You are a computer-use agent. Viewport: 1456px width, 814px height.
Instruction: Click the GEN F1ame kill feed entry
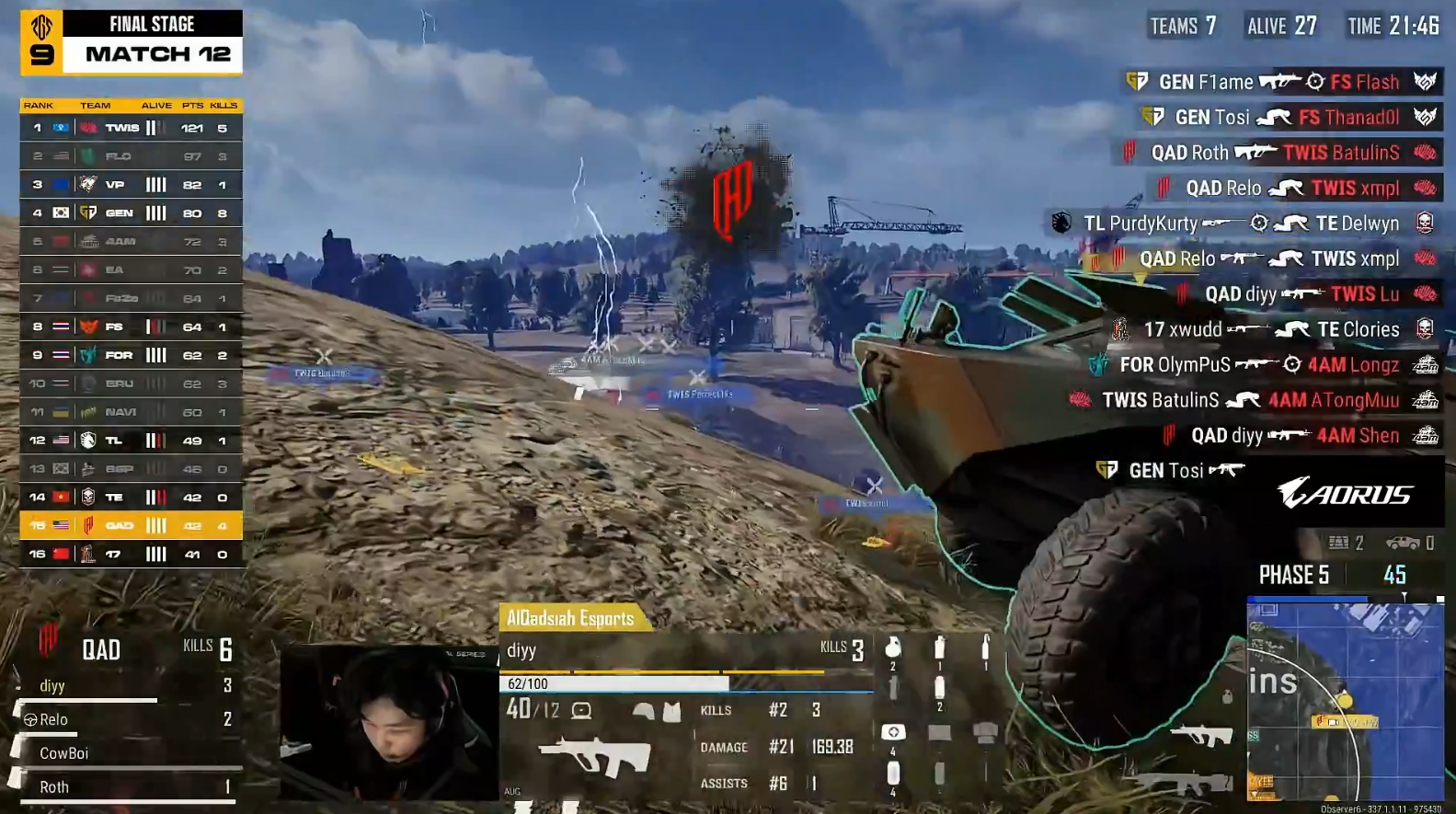point(1282,82)
